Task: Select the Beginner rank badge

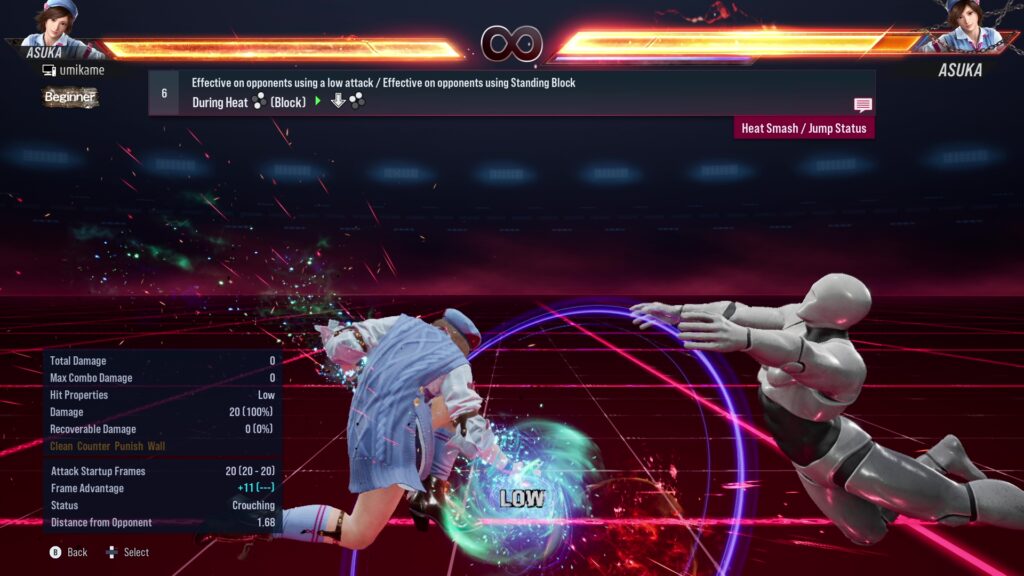Action: click(70, 97)
